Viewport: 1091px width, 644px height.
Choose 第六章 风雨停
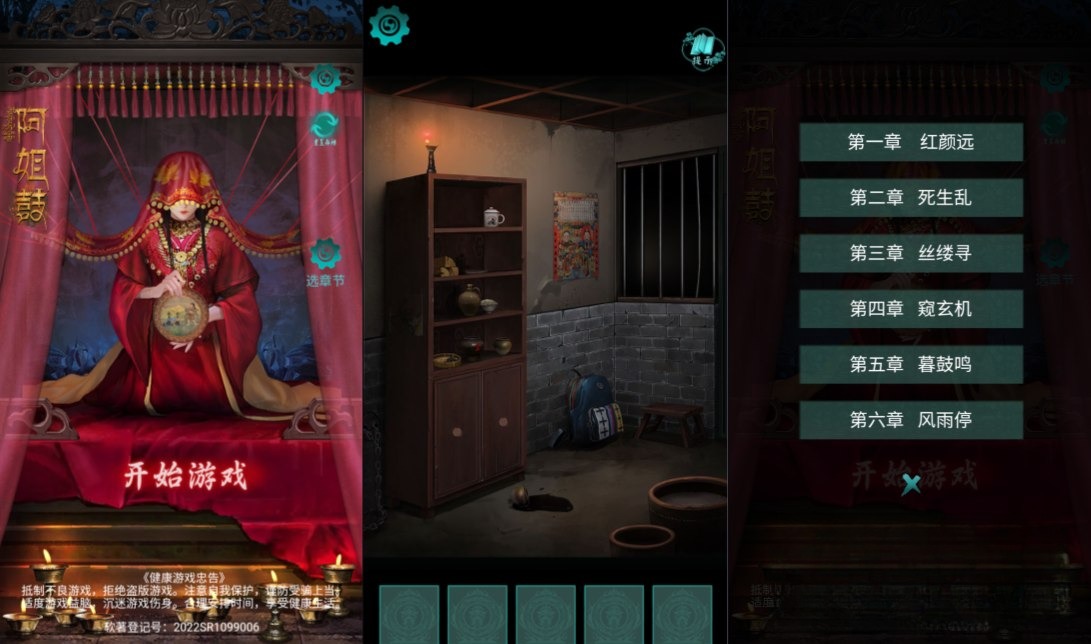click(x=910, y=420)
